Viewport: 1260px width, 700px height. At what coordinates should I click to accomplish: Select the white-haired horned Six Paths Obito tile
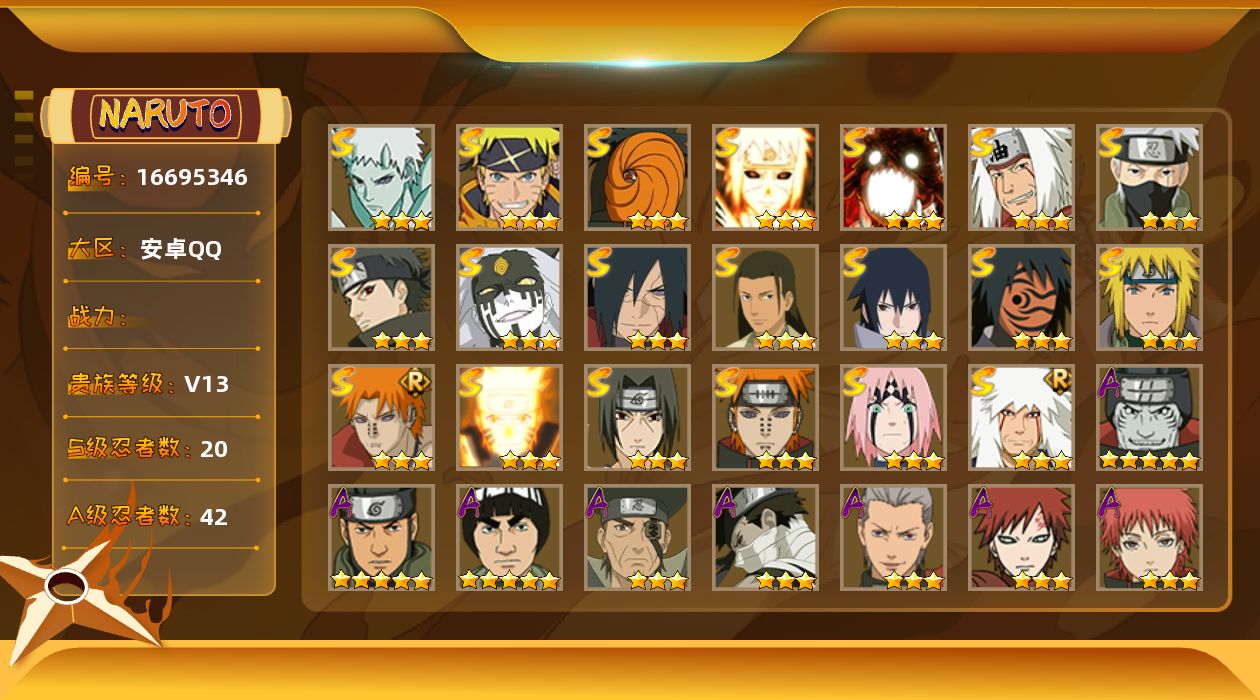(381, 177)
